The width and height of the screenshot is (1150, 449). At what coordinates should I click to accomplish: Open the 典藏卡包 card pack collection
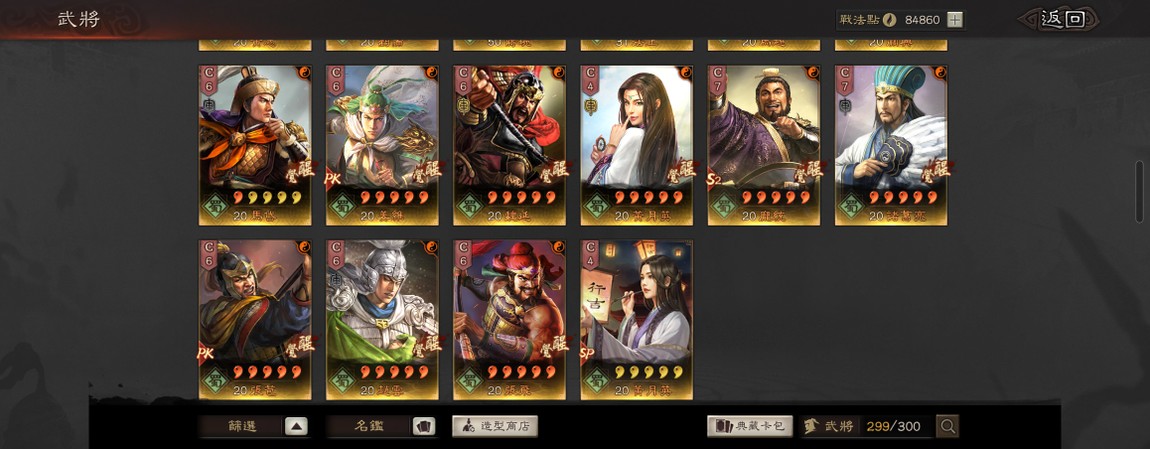pos(749,426)
